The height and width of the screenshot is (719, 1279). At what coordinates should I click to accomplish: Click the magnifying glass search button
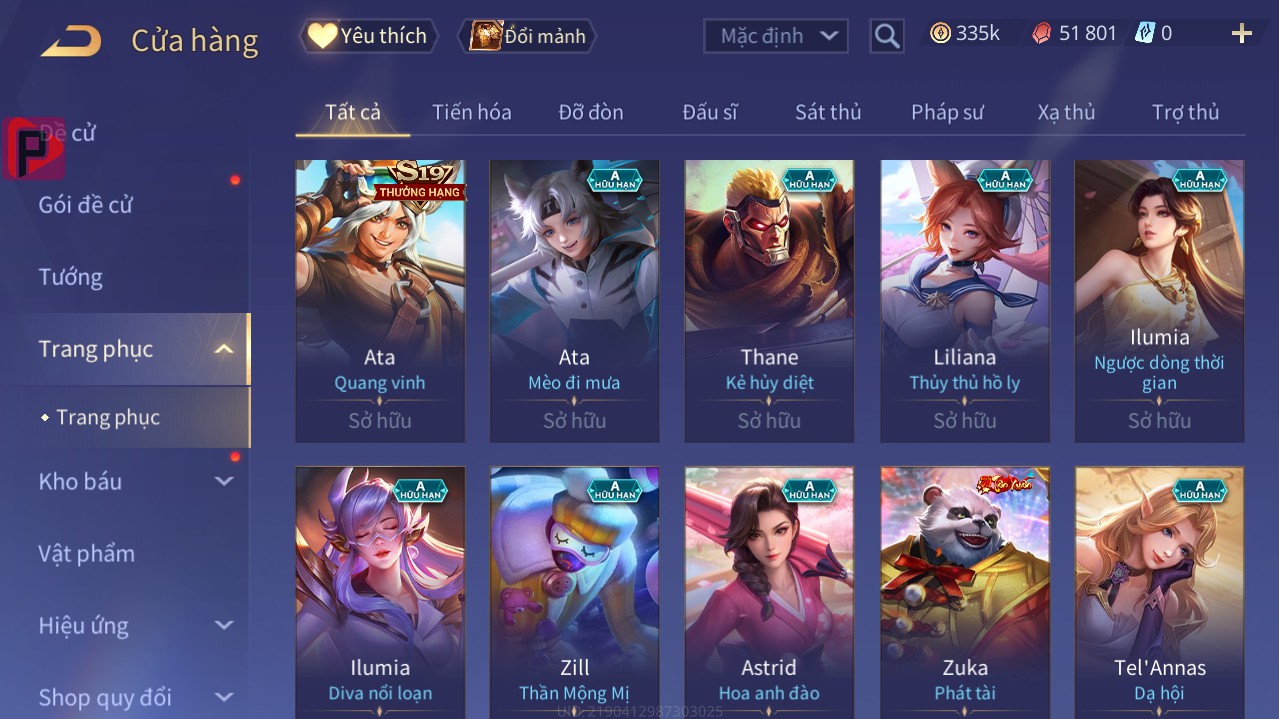click(886, 37)
